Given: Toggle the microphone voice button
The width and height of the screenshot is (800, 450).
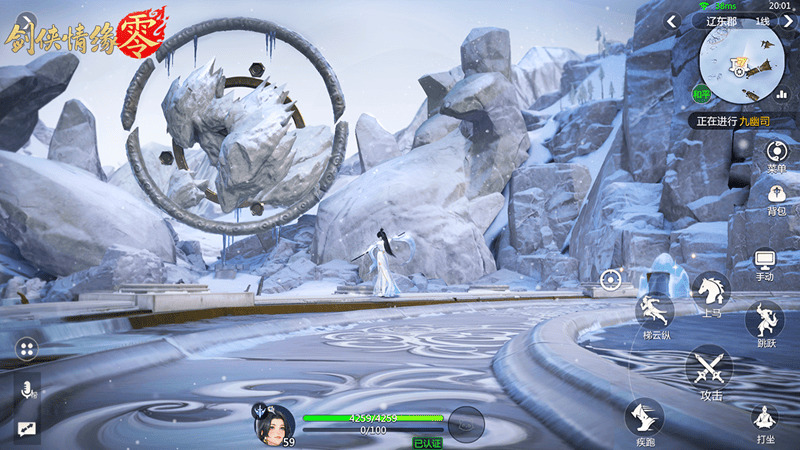Looking at the screenshot, I should point(27,390).
